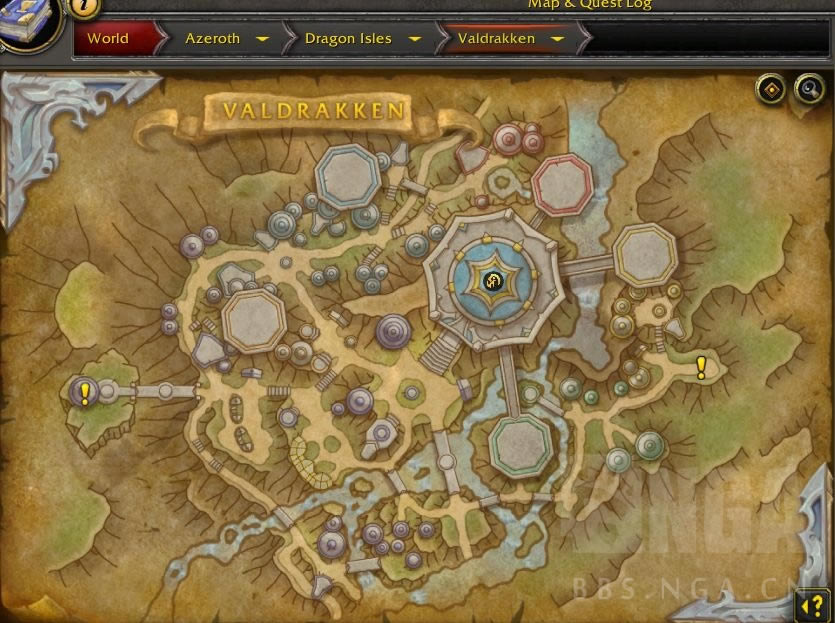Open the map tracking filter button
Viewport: 835px width, 623px height.
click(x=770, y=89)
